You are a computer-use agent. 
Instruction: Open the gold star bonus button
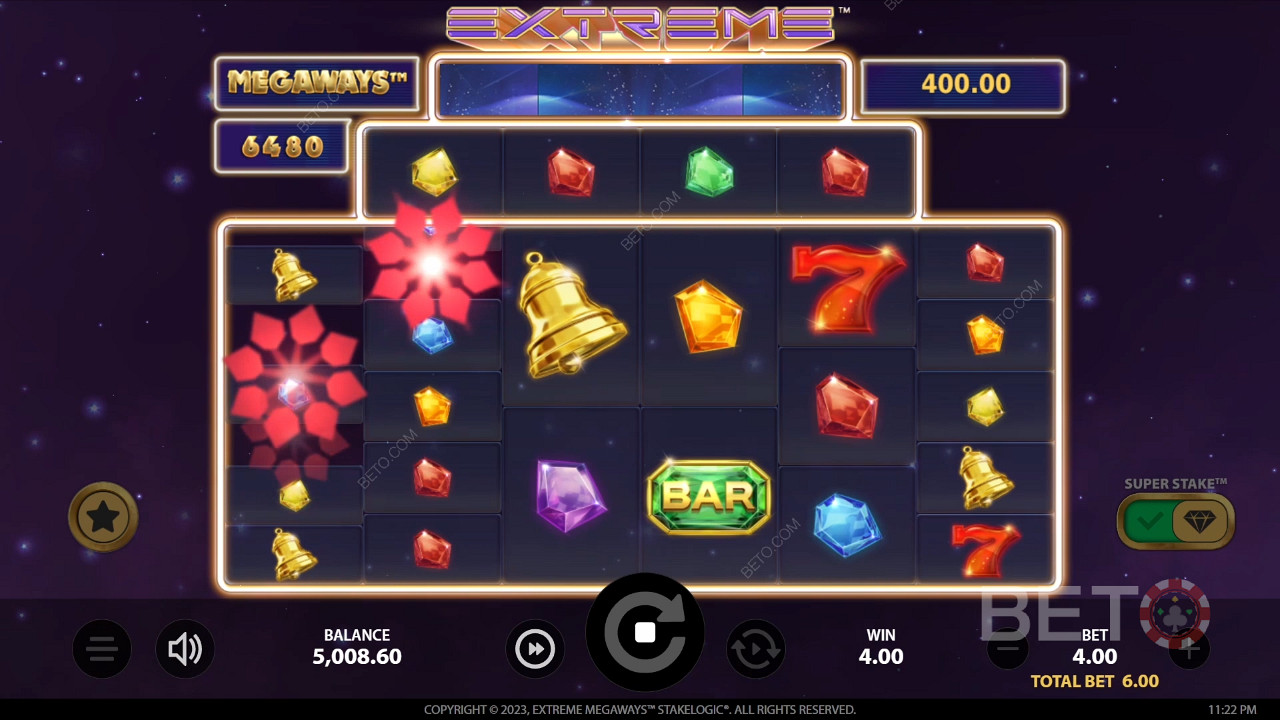click(x=103, y=517)
